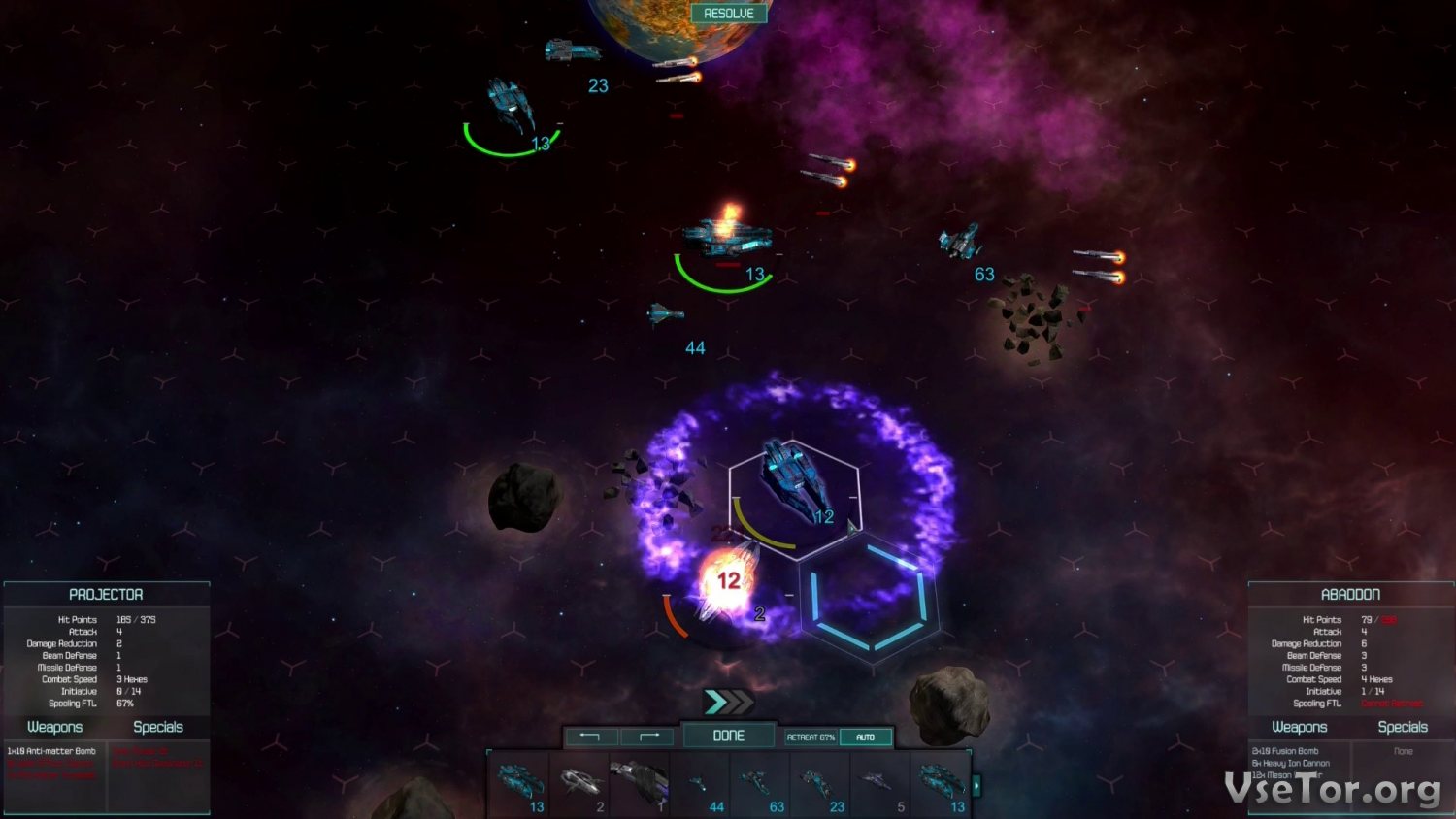The image size is (1456, 819).
Task: Select the Anti-matter Bomb weapon
Action: [x=52, y=751]
